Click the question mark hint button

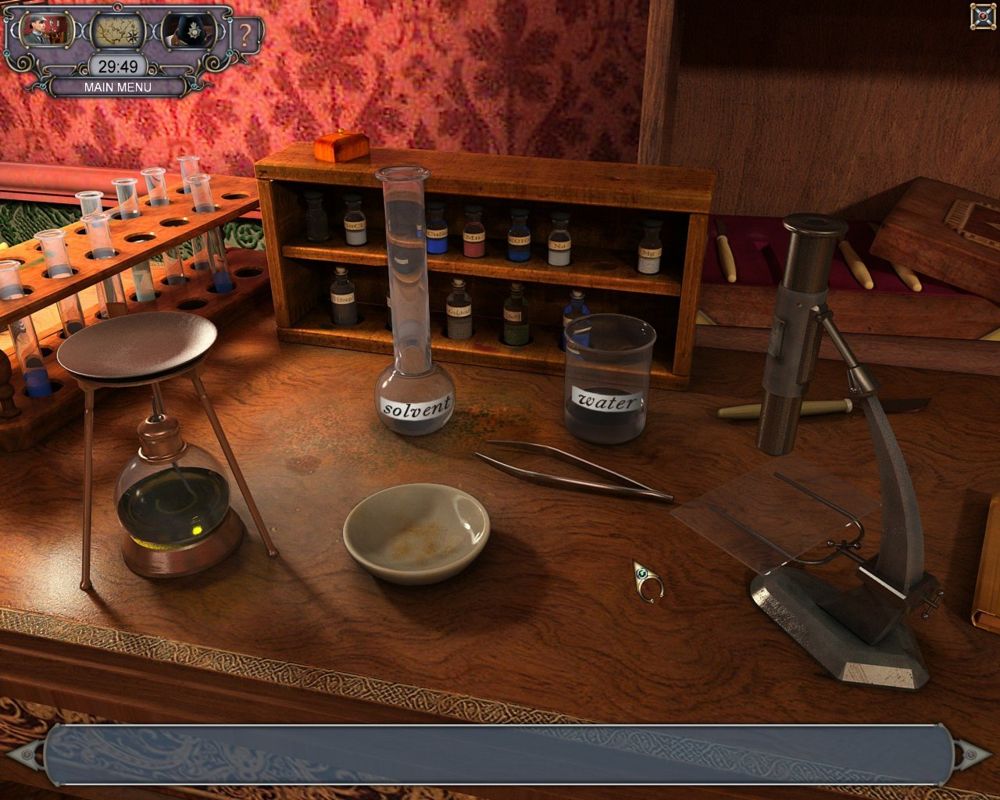(x=246, y=35)
